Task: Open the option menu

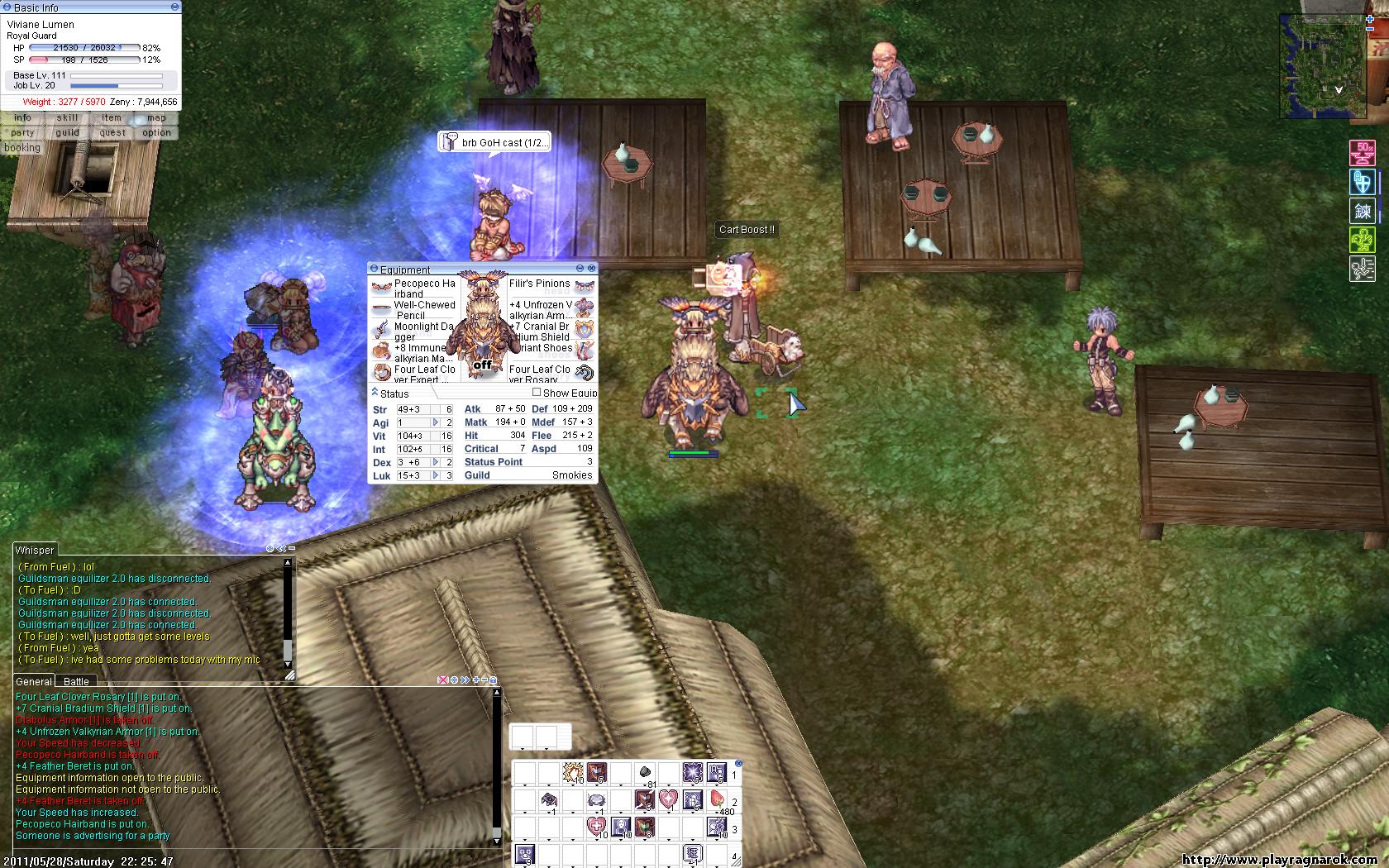Action: click(156, 132)
